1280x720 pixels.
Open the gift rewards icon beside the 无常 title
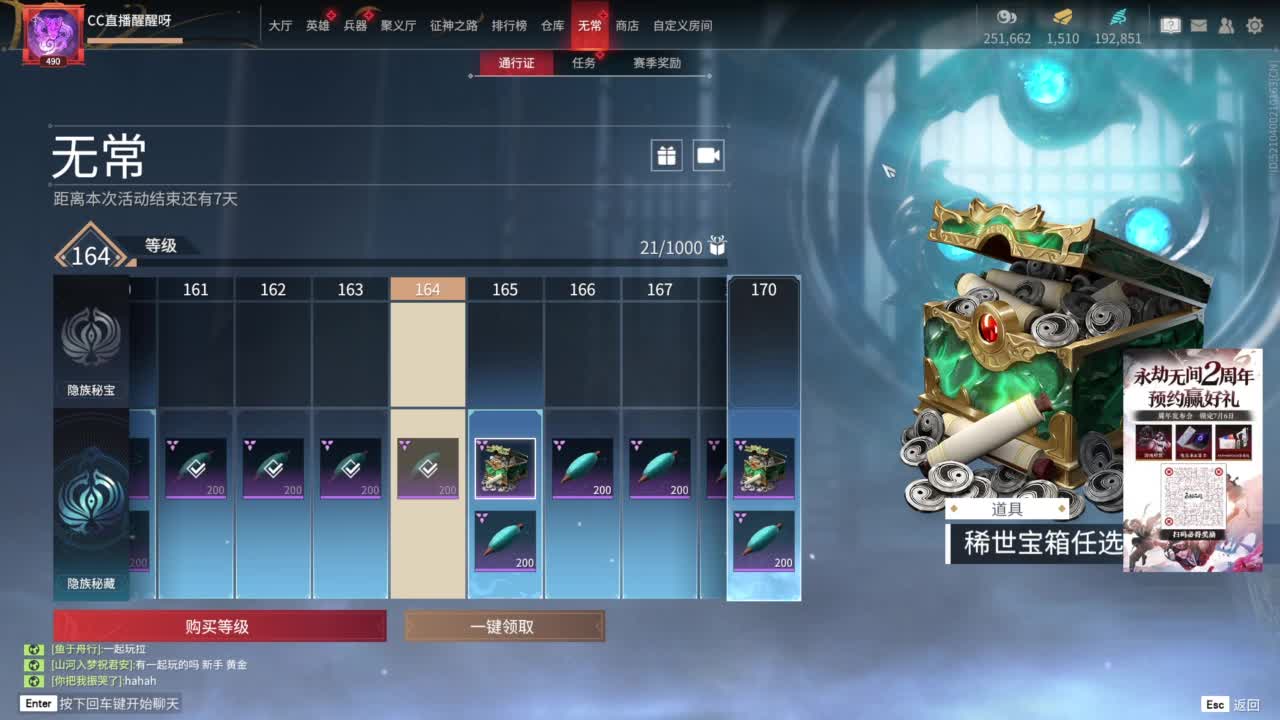666,156
